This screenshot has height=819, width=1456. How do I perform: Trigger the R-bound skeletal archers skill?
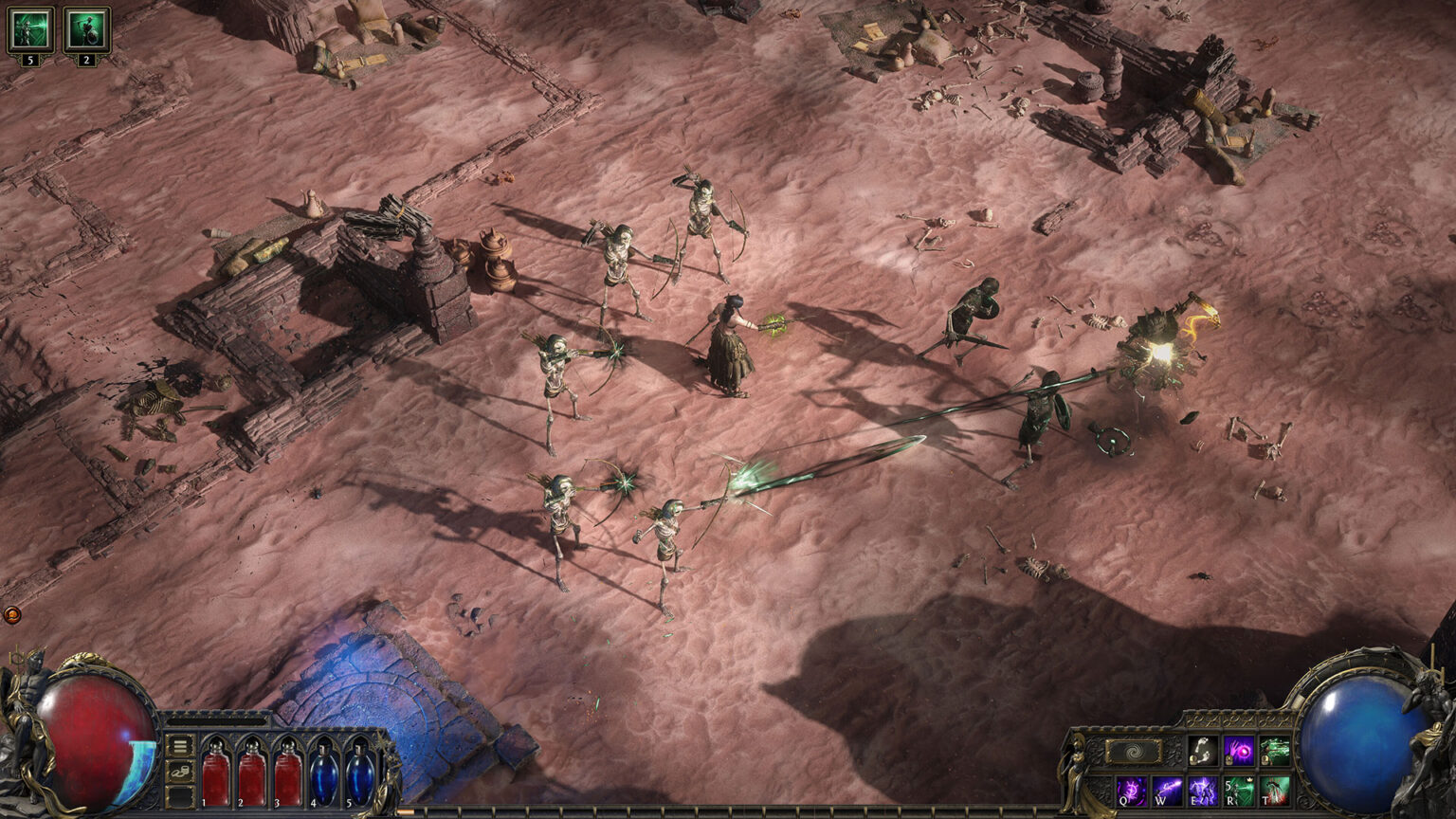pyautogui.click(x=1238, y=792)
